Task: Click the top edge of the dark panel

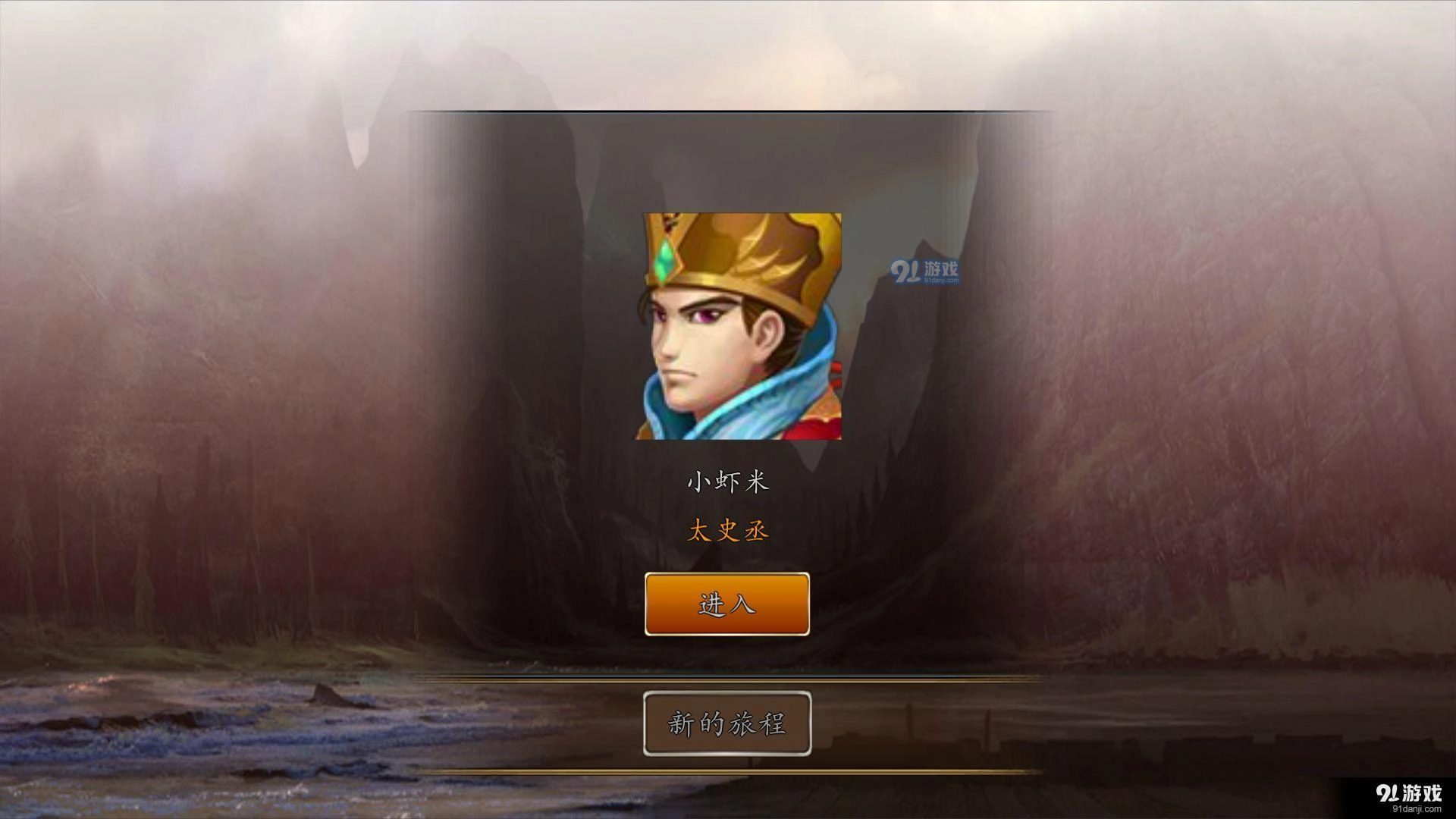Action: [726, 111]
